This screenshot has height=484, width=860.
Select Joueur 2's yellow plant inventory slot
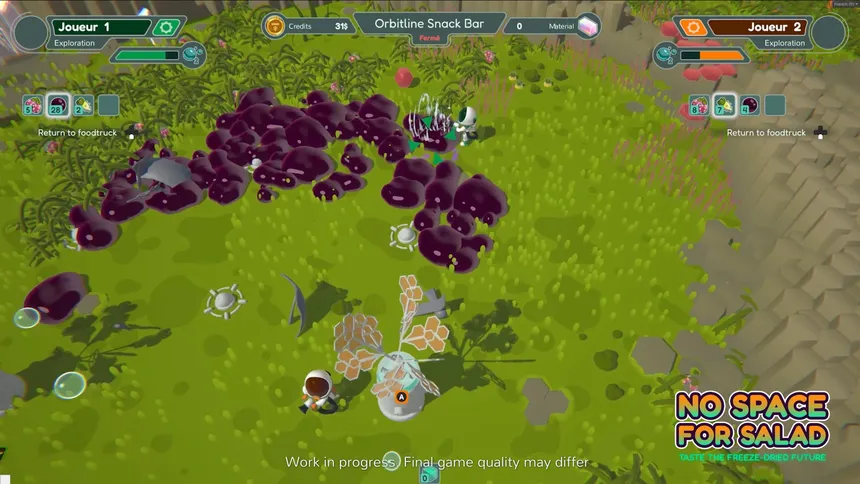pos(724,105)
